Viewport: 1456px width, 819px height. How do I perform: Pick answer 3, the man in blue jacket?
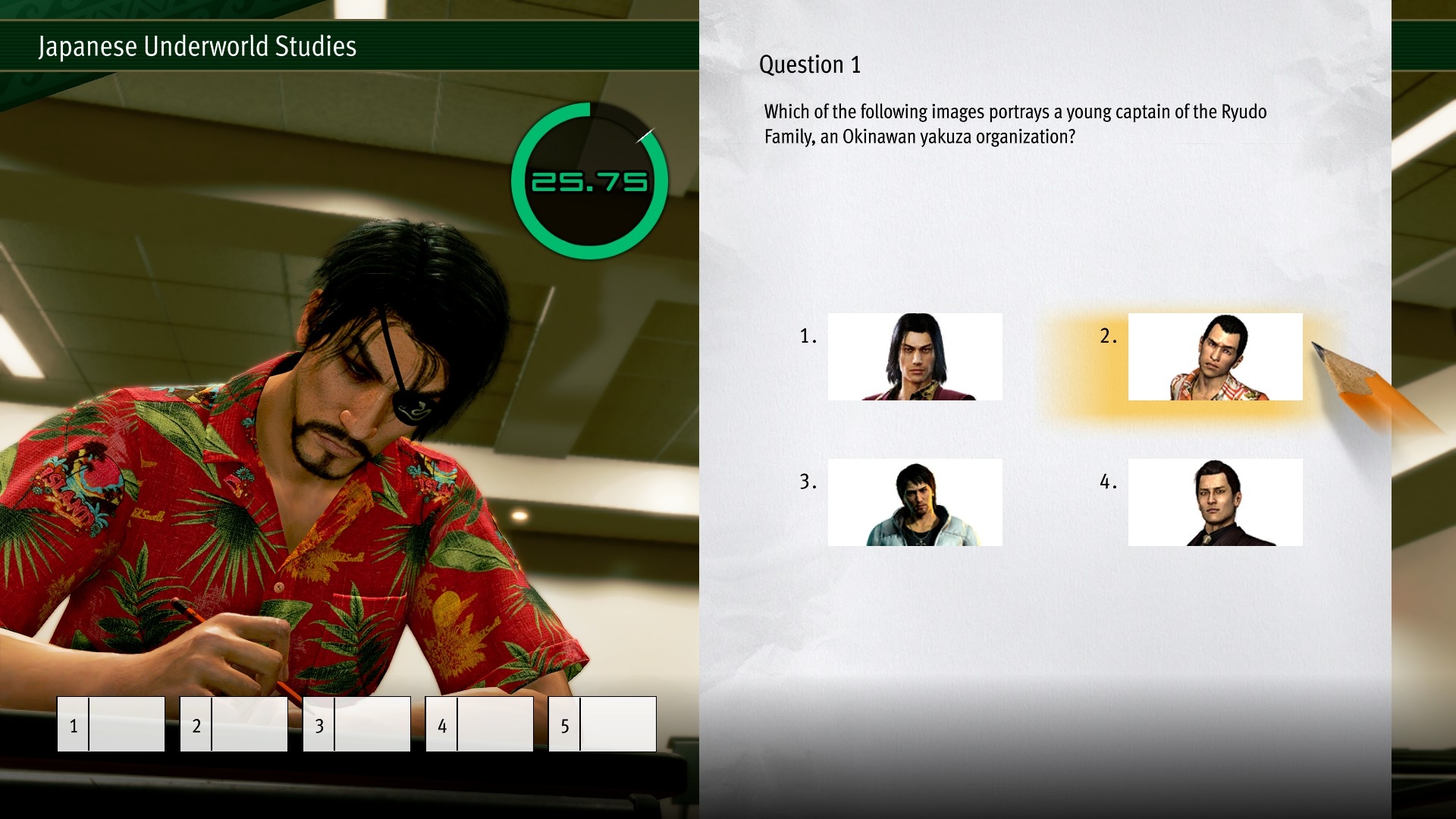tap(915, 502)
